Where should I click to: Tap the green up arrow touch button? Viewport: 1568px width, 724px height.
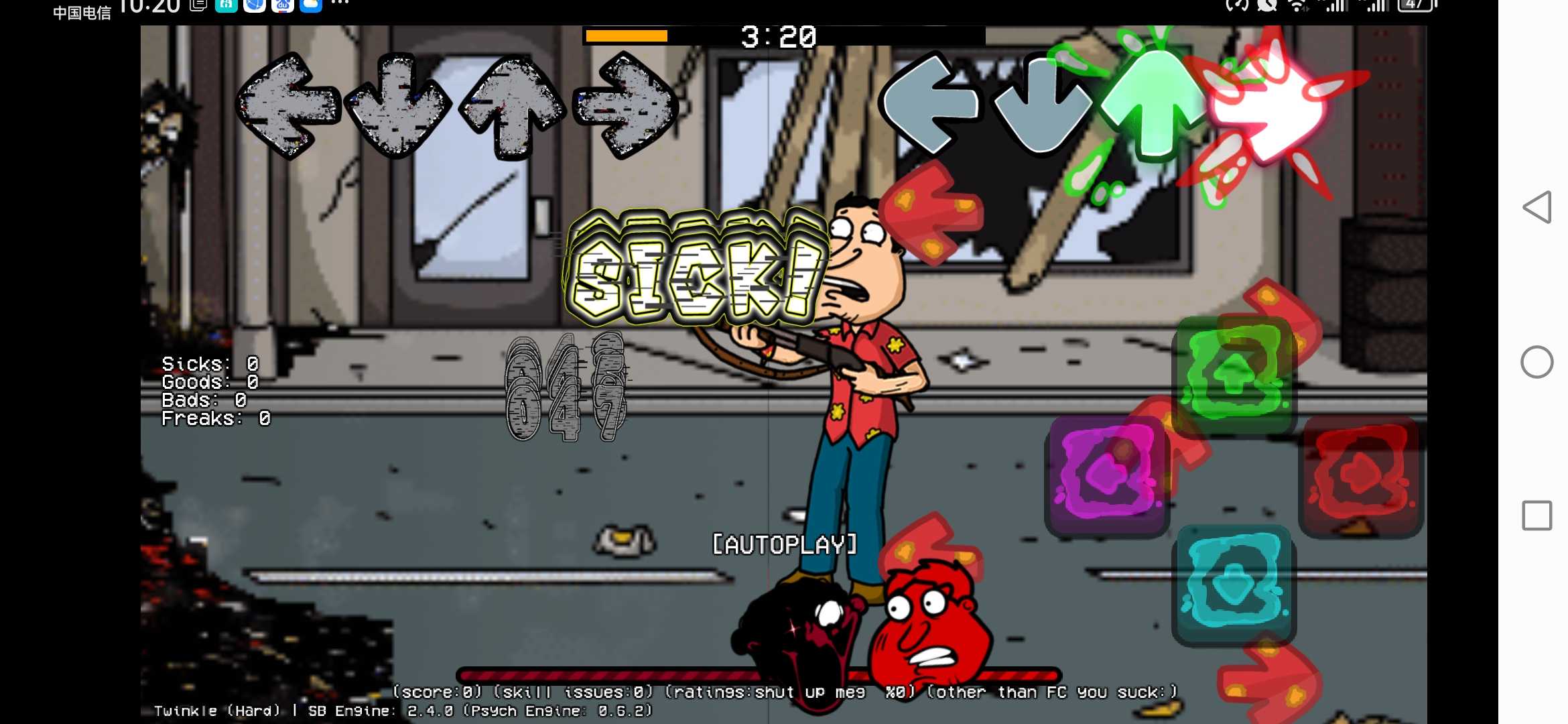click(1234, 373)
